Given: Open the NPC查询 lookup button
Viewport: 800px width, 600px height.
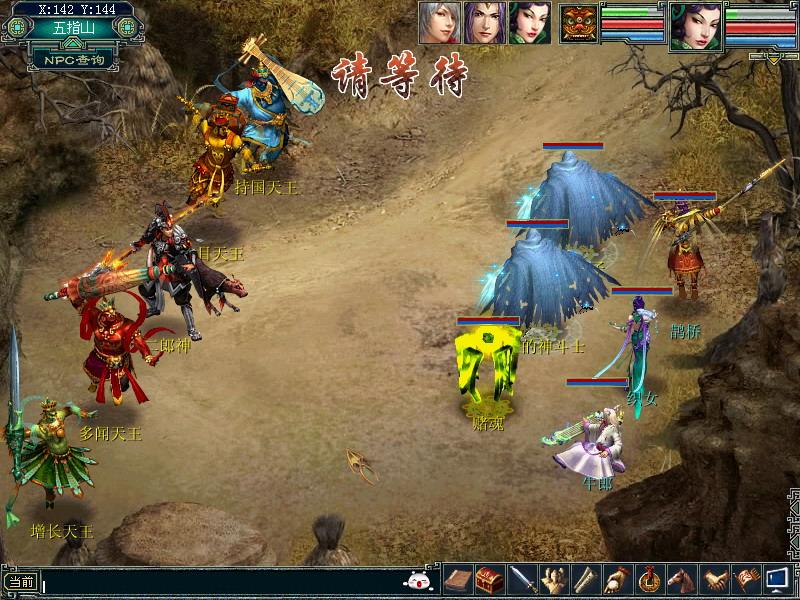Looking at the screenshot, I should point(67,59).
